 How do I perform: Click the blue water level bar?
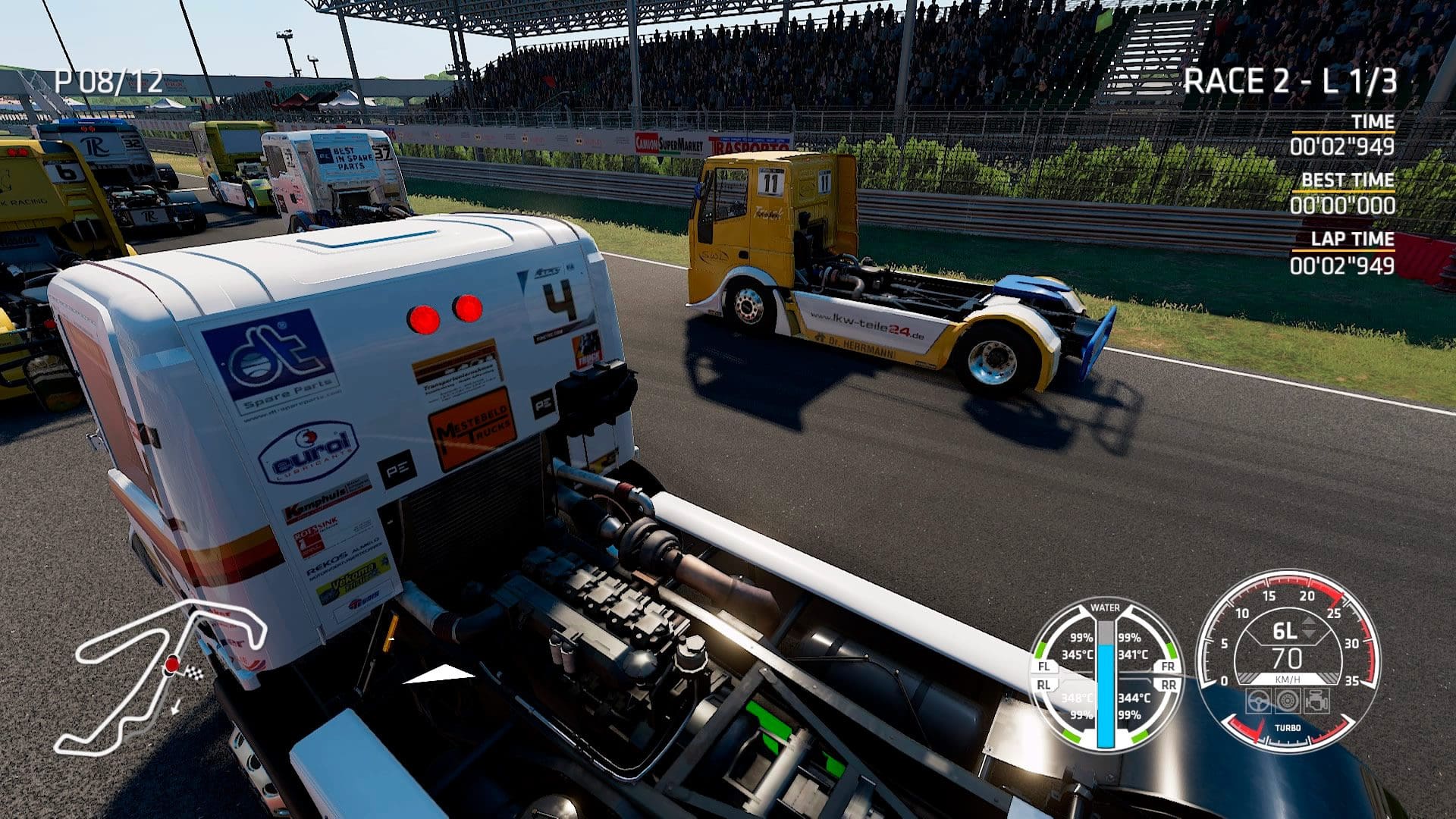[x=1105, y=698]
